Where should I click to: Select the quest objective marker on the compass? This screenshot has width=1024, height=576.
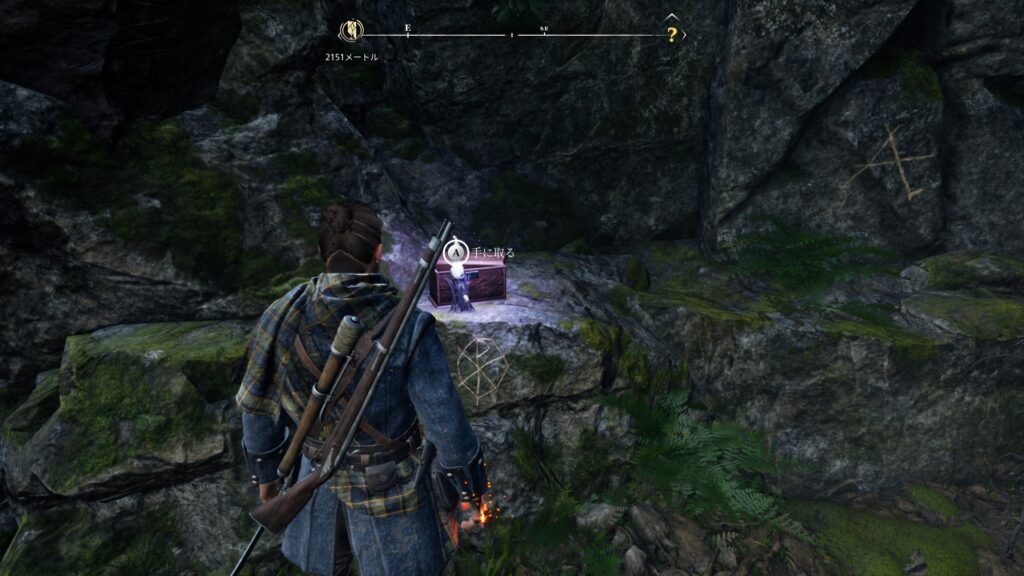pos(354,32)
